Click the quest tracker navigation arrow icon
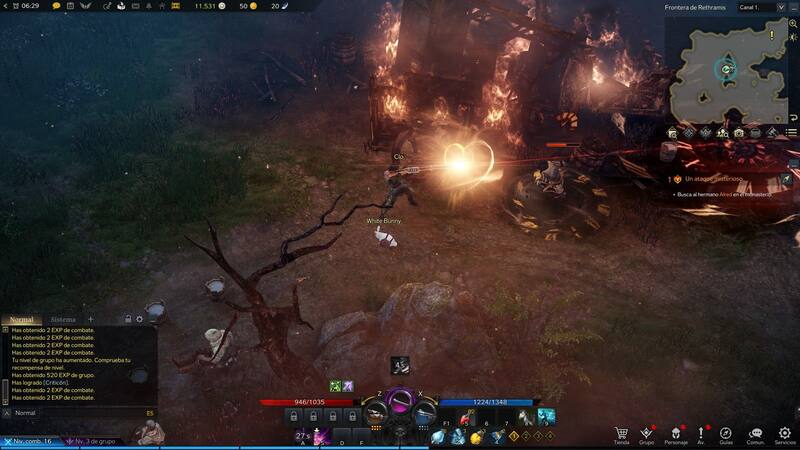This screenshot has height=450, width=800. click(x=786, y=178)
